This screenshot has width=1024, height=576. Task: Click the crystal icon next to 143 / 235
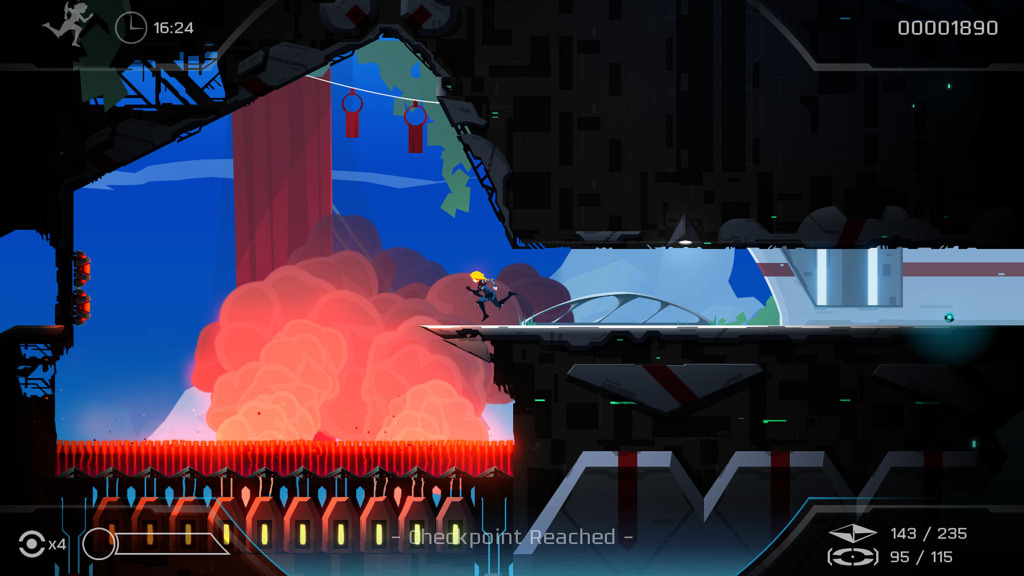(x=853, y=534)
